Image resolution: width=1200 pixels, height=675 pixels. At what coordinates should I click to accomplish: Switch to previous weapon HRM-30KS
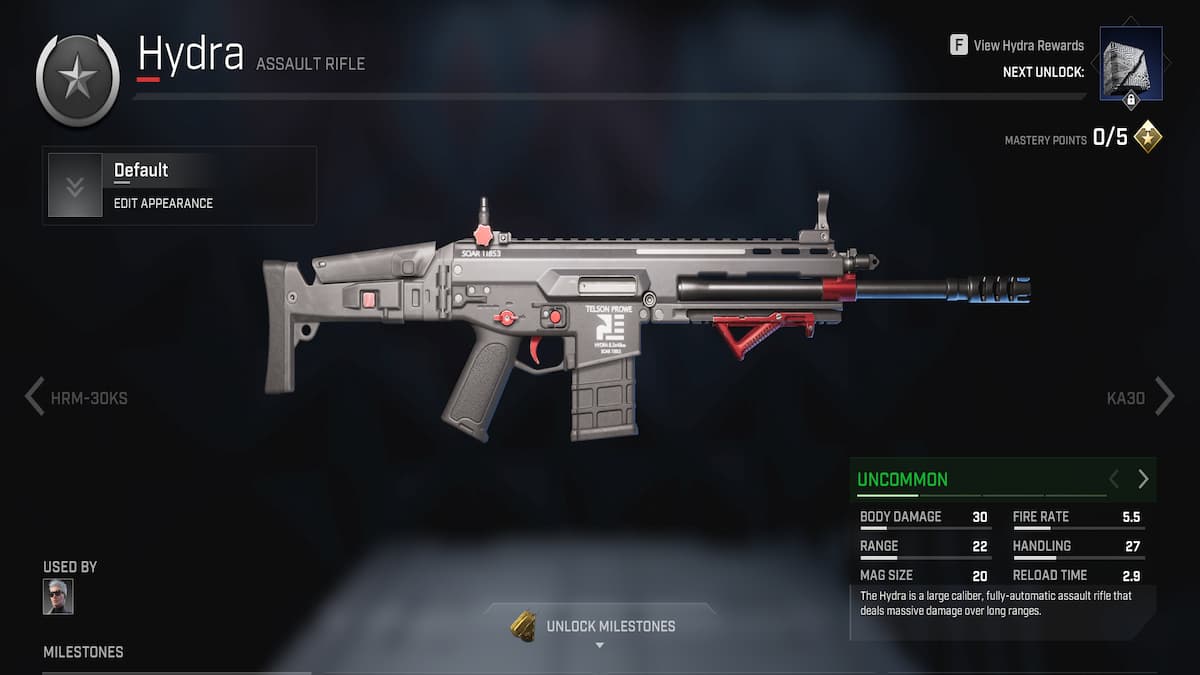[77, 397]
